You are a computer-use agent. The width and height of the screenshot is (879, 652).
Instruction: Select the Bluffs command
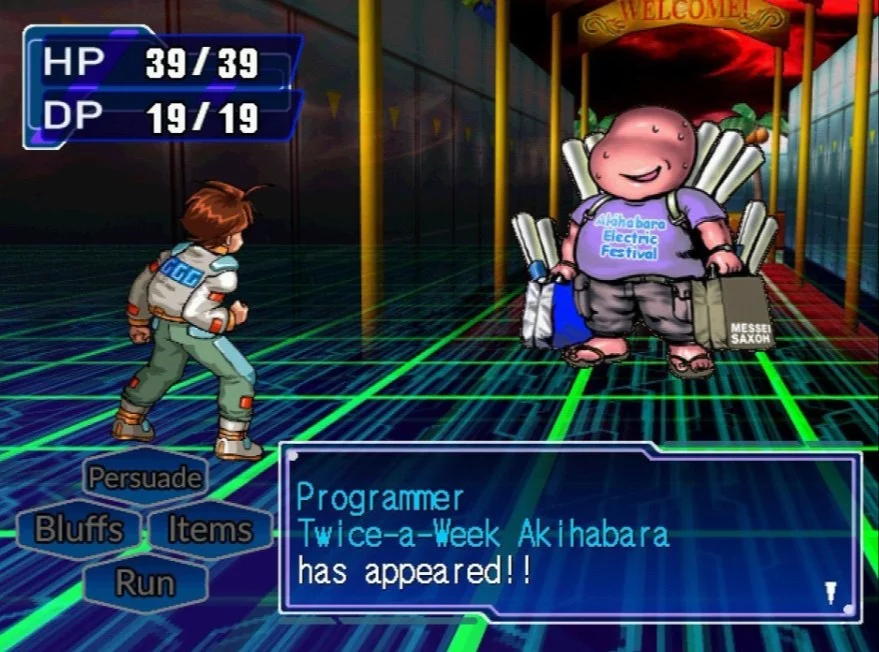(x=79, y=529)
